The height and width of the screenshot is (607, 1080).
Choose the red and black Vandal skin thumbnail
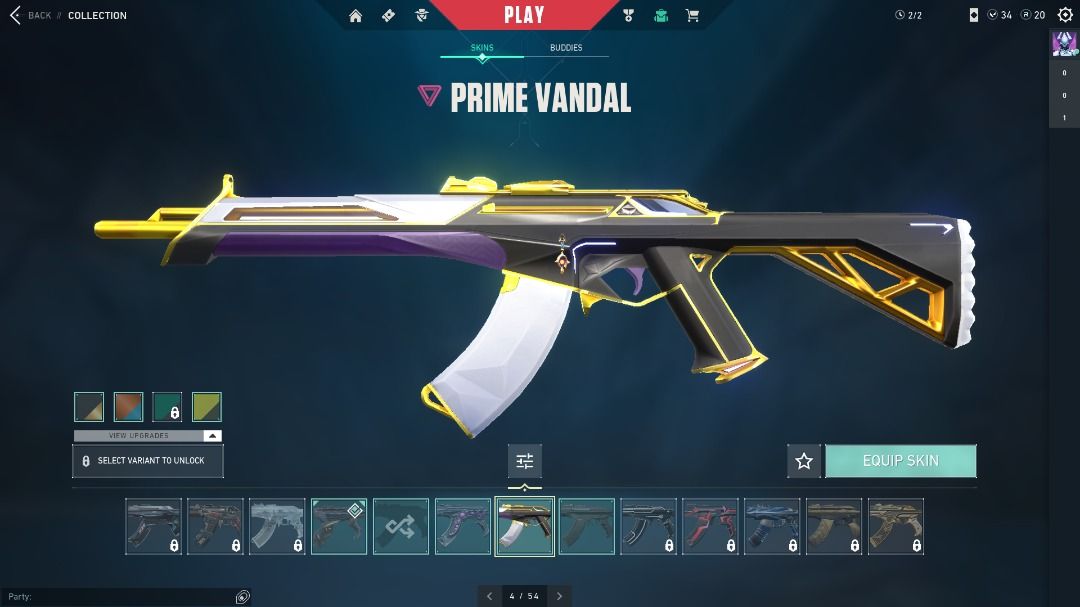tap(711, 527)
